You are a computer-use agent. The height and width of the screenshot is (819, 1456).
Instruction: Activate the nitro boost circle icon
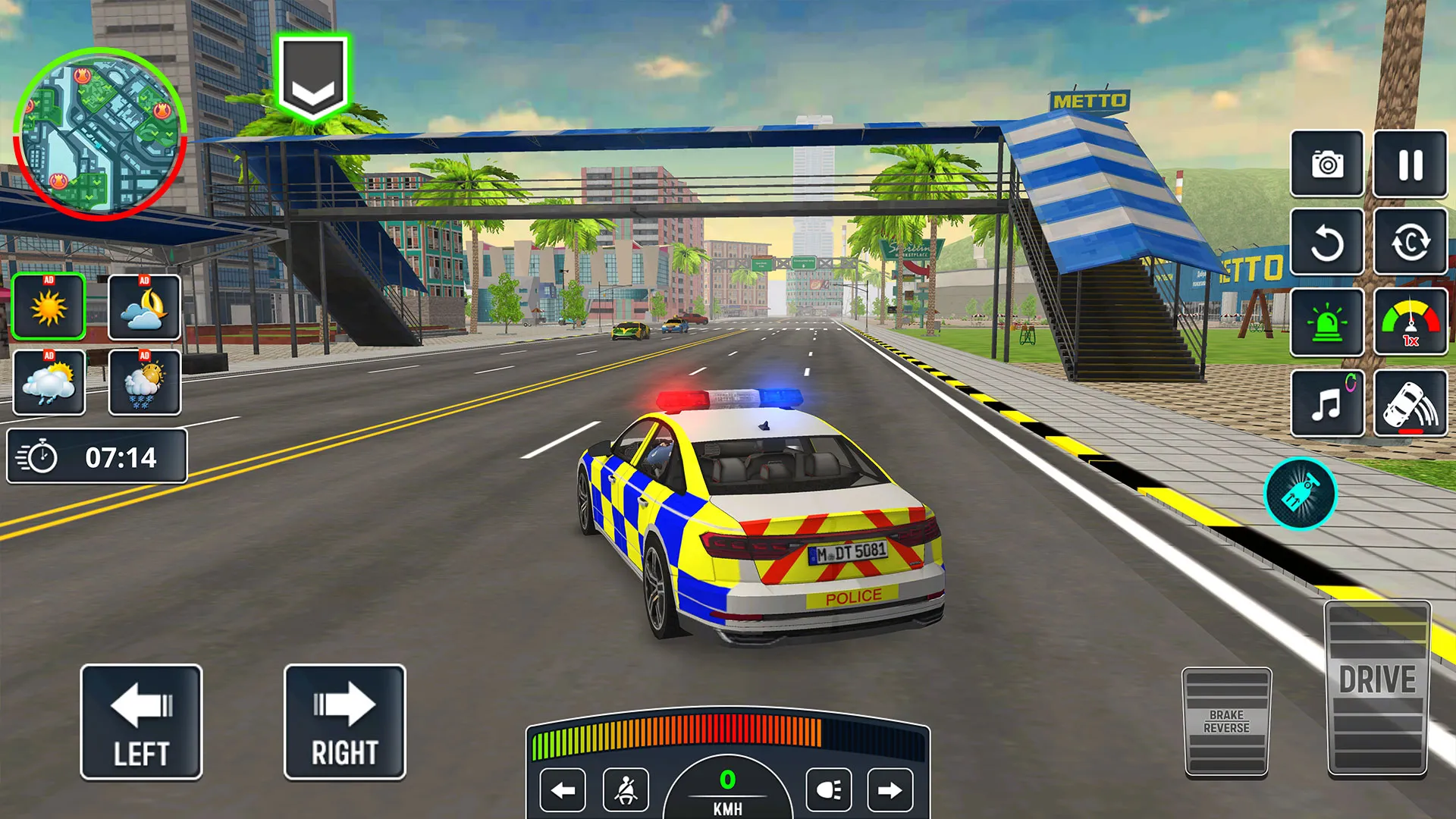coord(1302,494)
